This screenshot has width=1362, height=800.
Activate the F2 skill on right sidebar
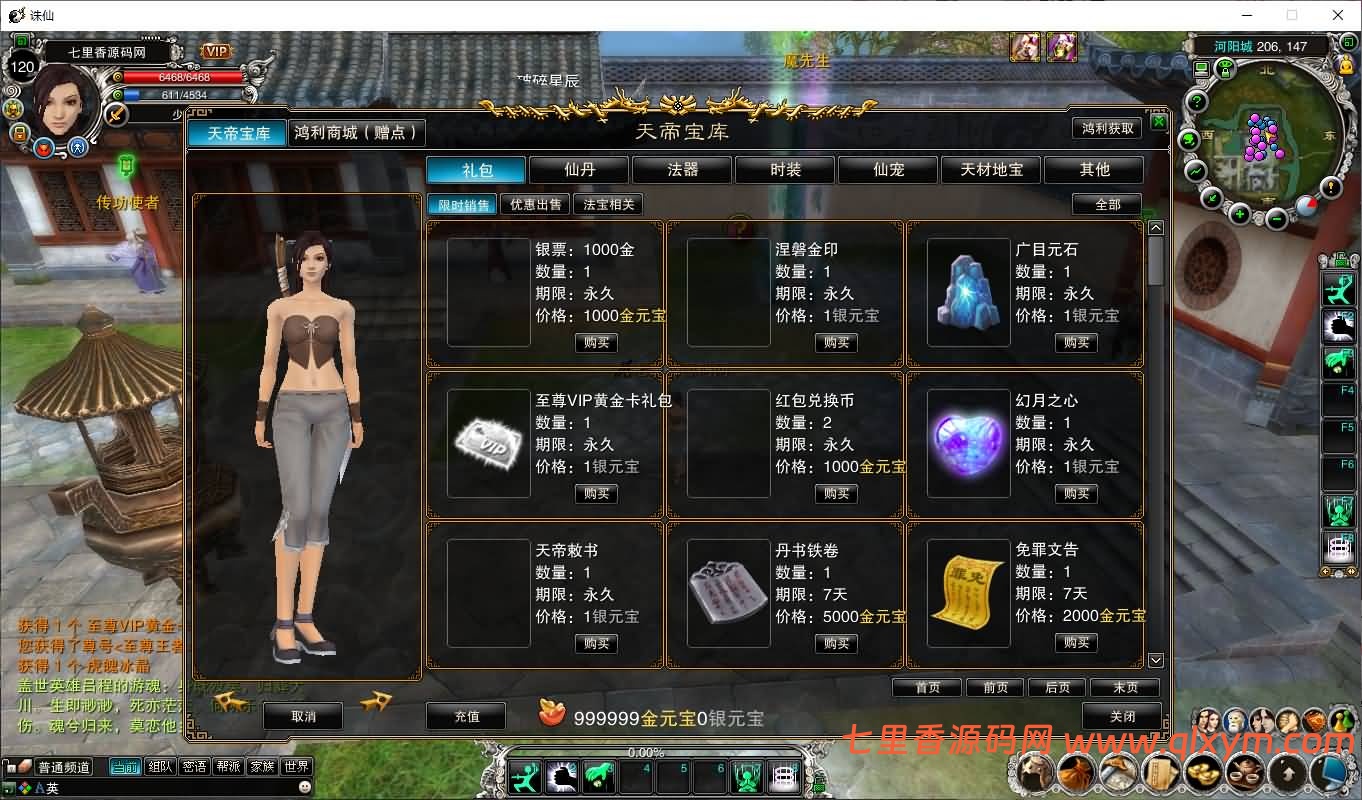pyautogui.click(x=1340, y=326)
